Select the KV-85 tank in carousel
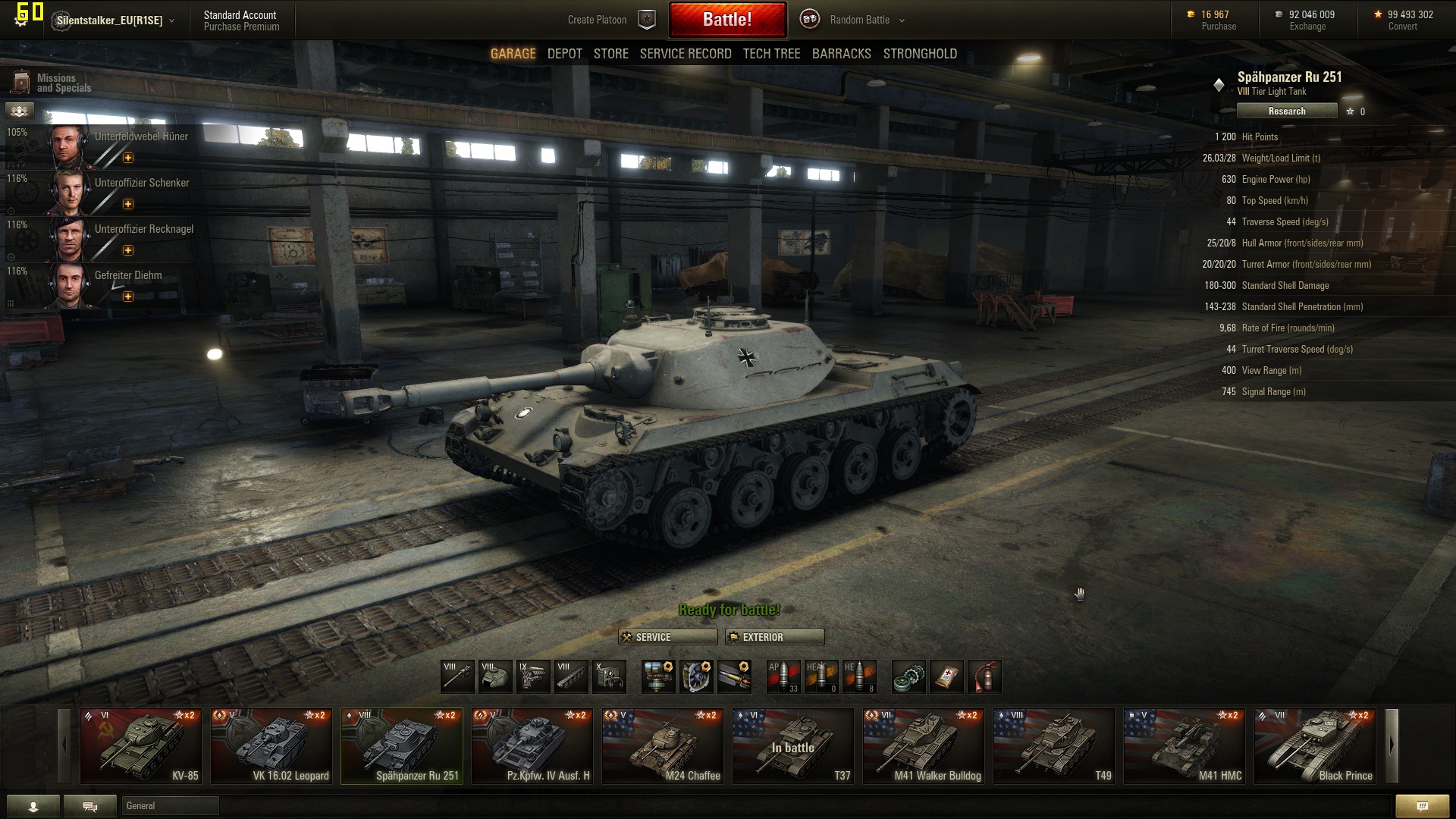 pyautogui.click(x=141, y=746)
